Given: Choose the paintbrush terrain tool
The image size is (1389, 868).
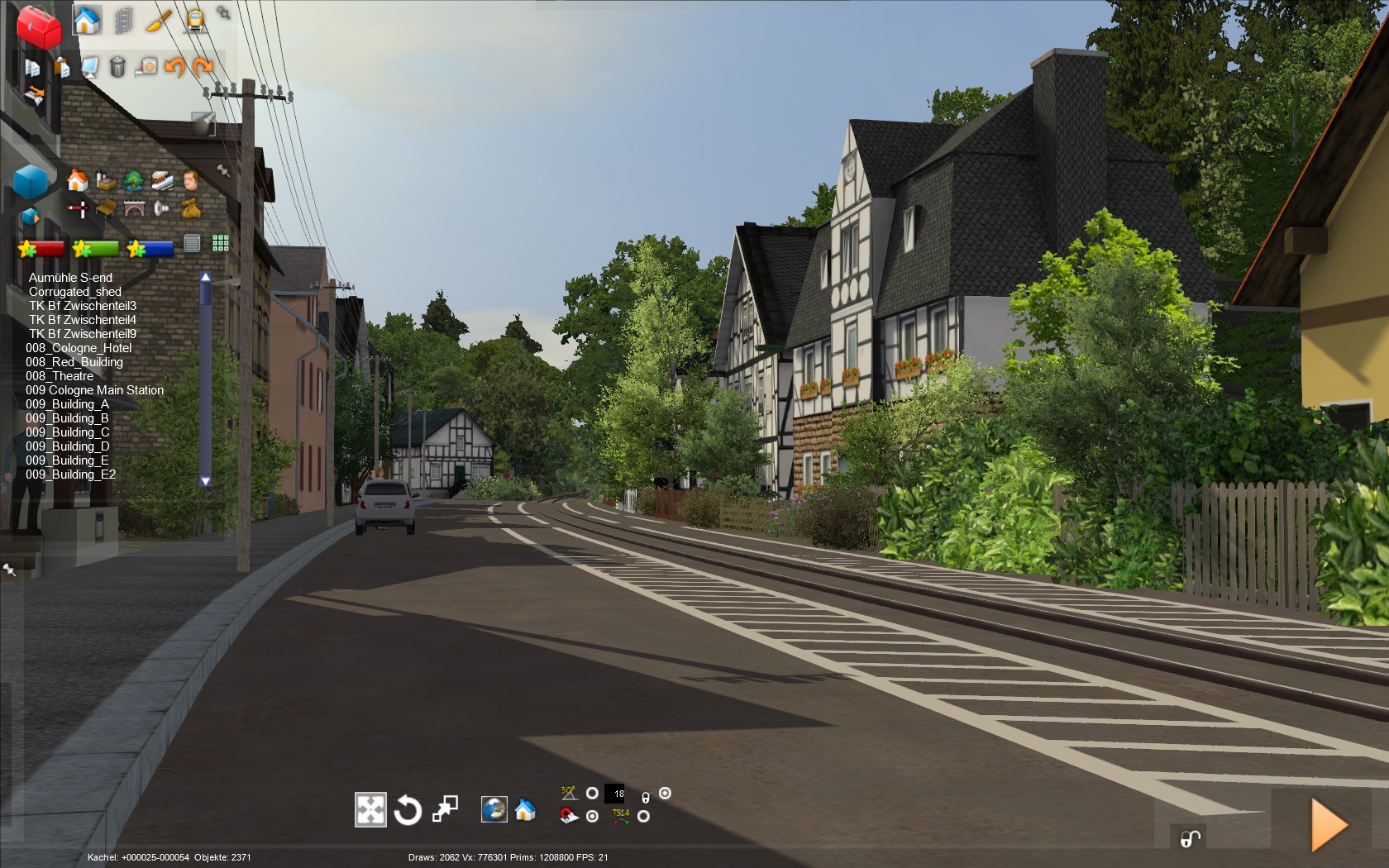Looking at the screenshot, I should 158,20.
